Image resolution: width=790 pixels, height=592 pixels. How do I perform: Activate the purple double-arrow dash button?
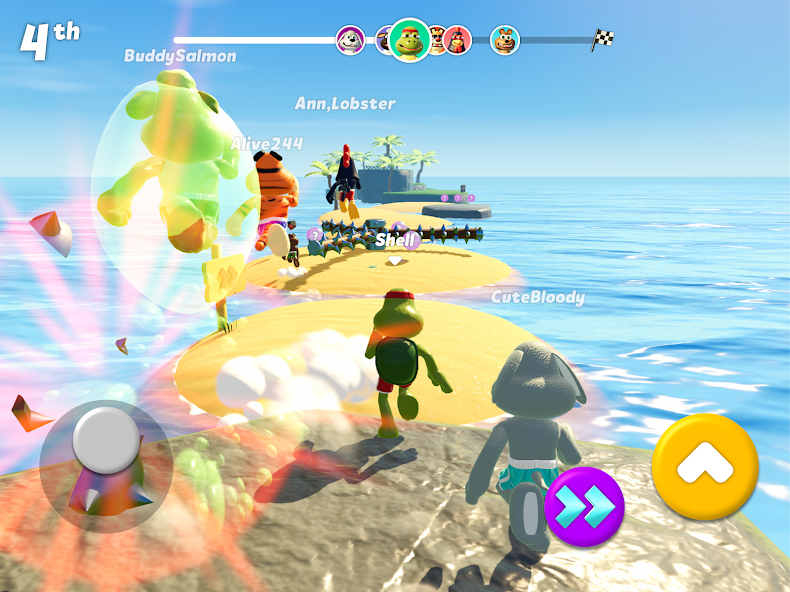point(585,507)
